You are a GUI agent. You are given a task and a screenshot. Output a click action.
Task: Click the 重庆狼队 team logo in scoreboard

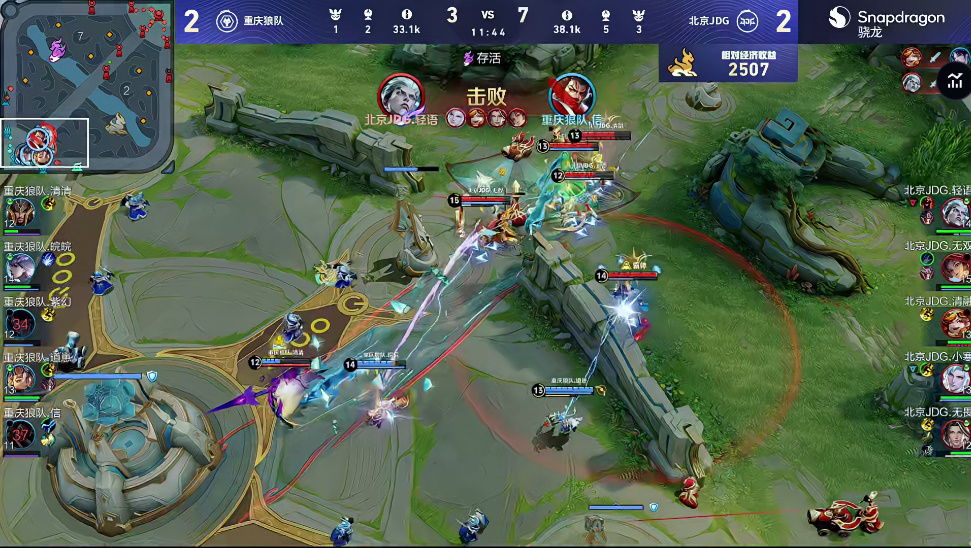point(226,21)
